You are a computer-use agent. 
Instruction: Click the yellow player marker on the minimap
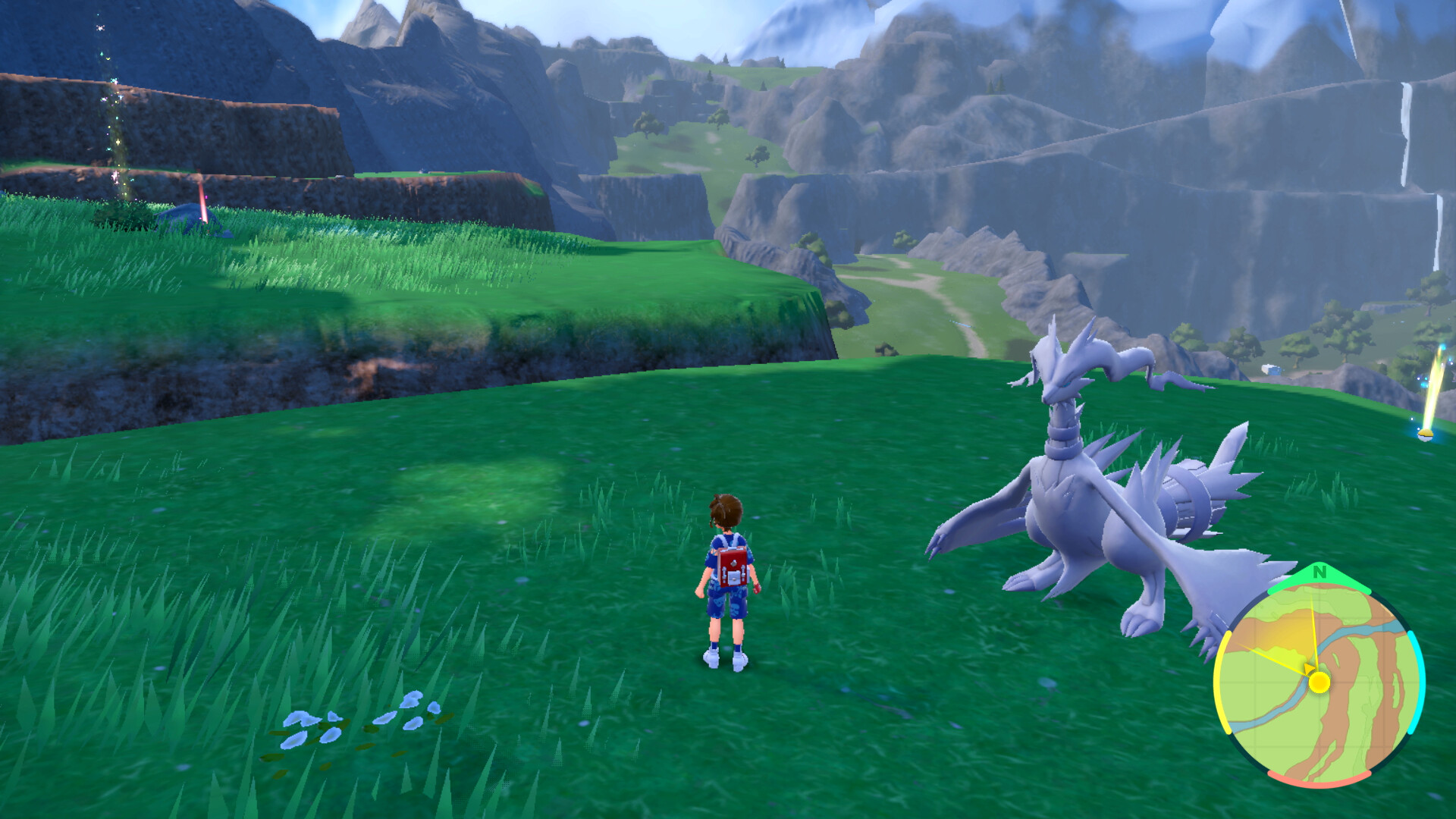pos(1319,682)
